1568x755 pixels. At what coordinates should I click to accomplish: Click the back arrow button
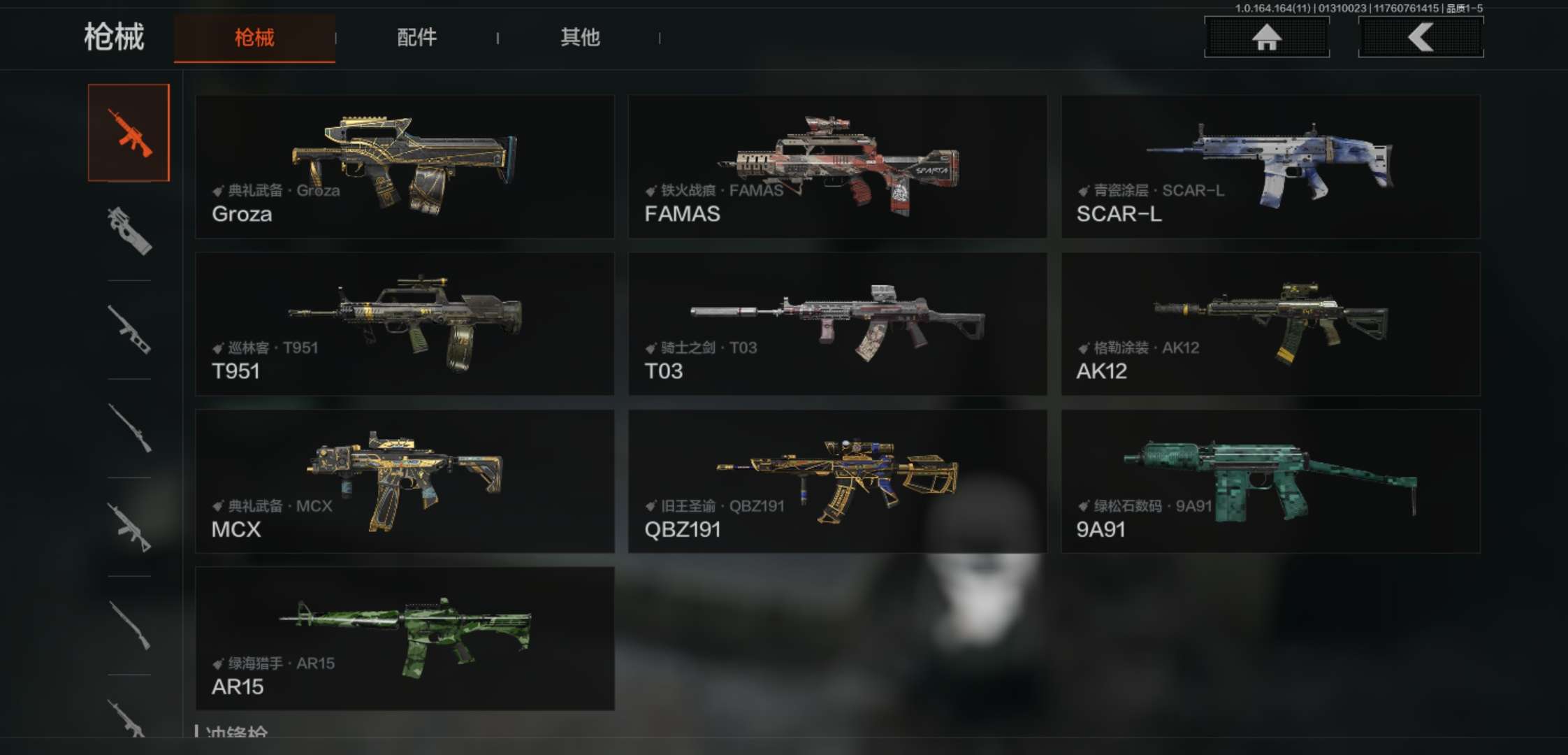point(1420,37)
